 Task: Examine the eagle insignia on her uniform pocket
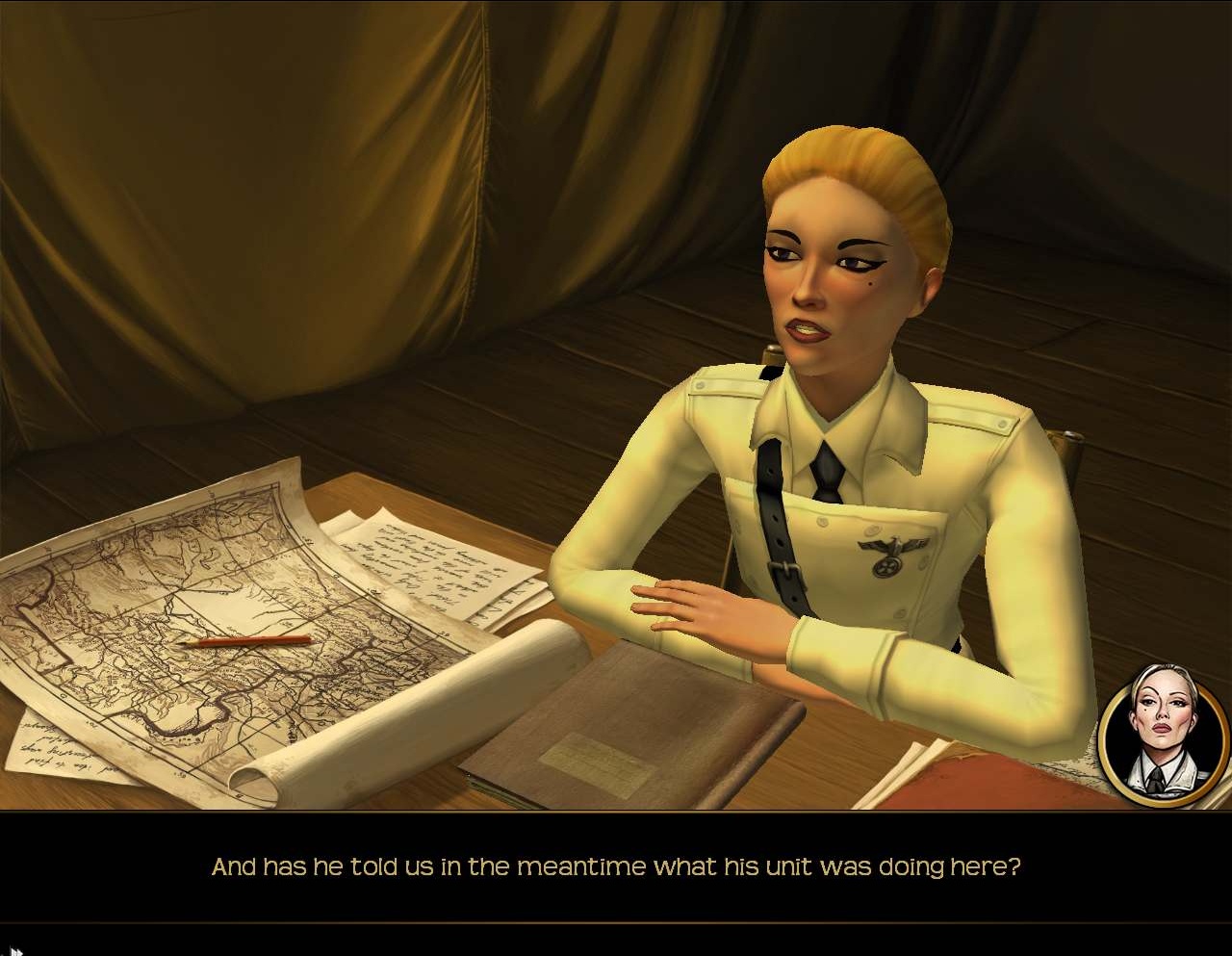click(887, 549)
